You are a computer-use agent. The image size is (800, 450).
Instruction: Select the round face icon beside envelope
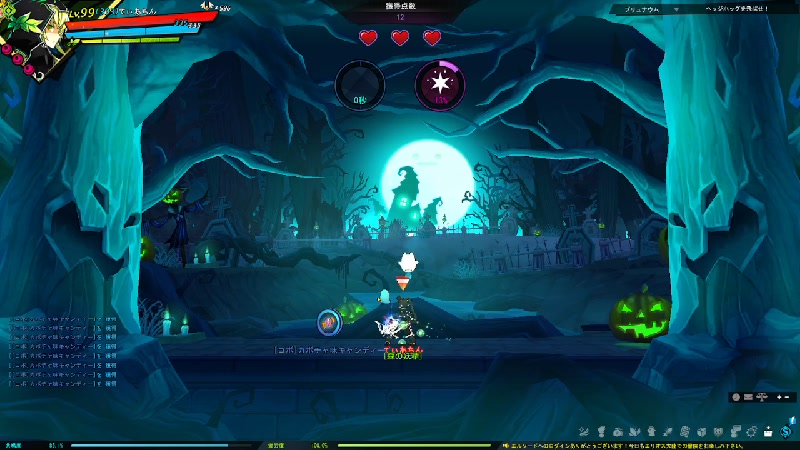point(737,397)
